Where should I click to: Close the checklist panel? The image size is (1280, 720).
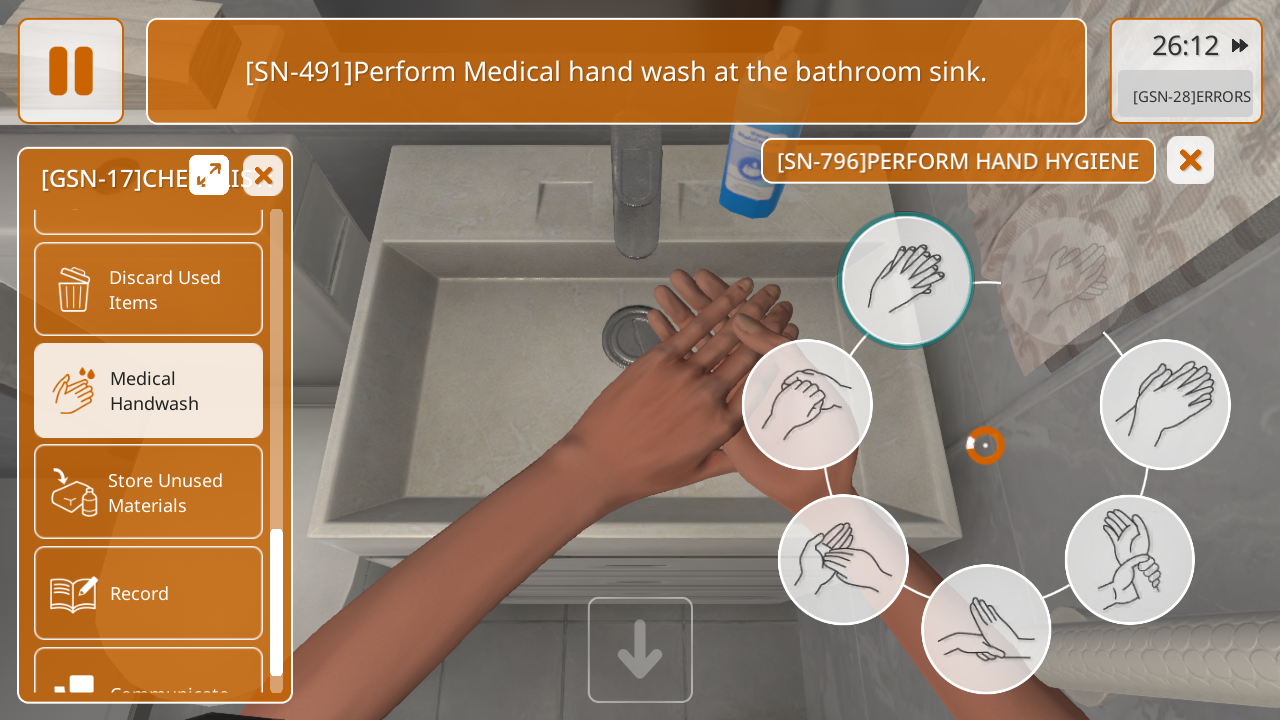point(263,176)
